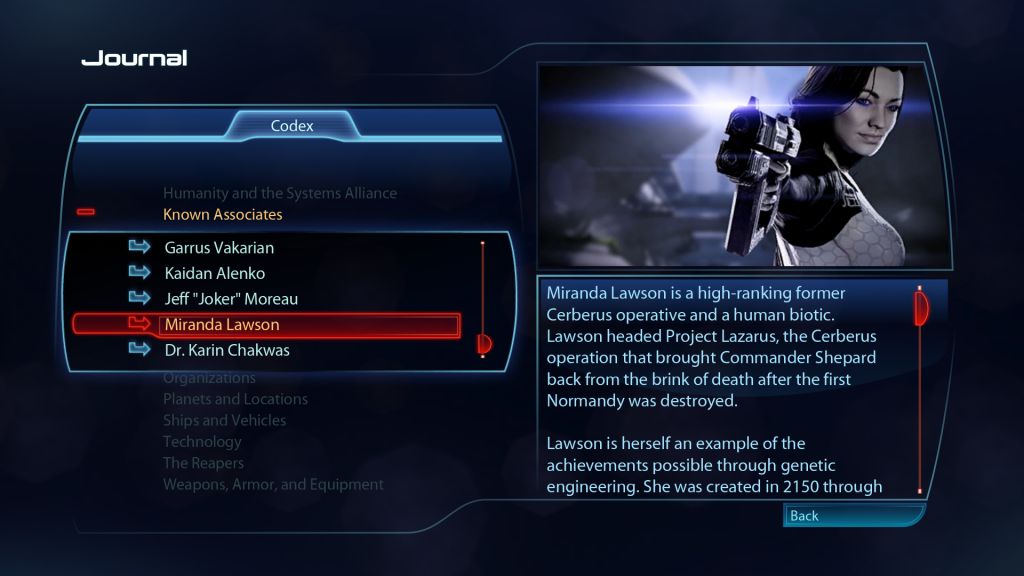Open Weapons, Armor, and Equipment category
Viewport: 1024px width, 576px height.
pos(273,485)
